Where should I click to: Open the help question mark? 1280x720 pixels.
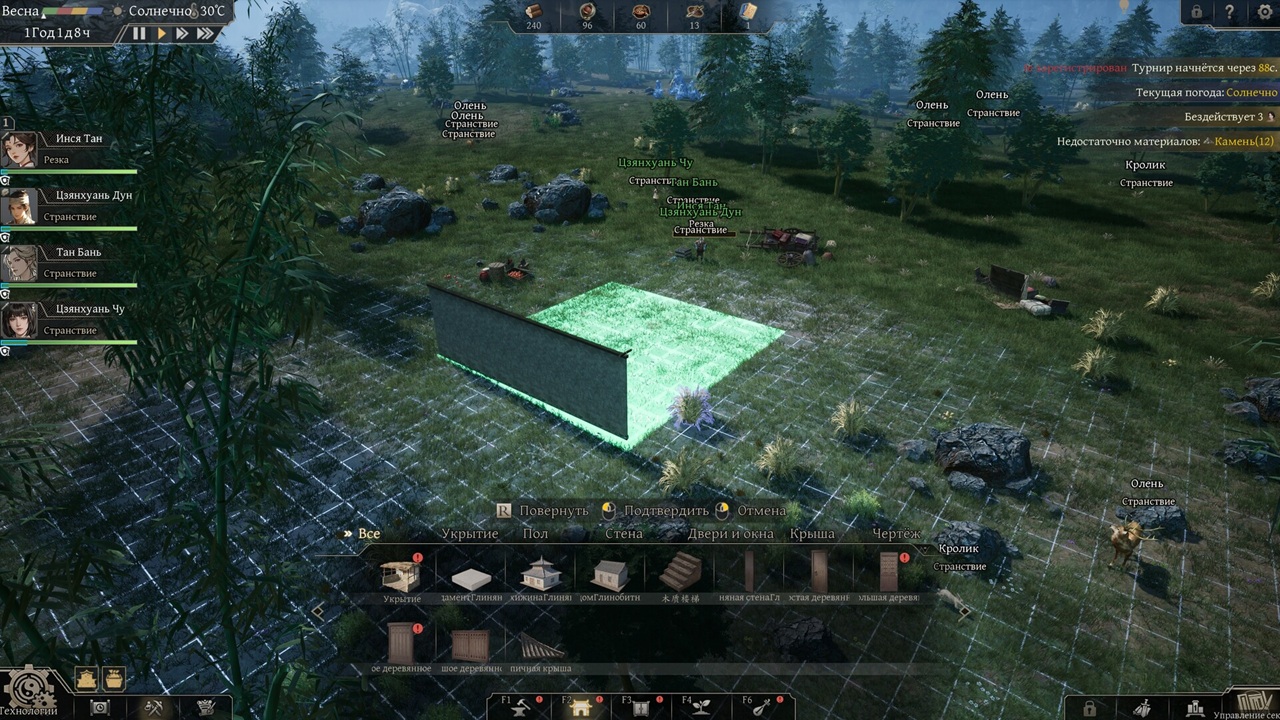tap(1229, 12)
